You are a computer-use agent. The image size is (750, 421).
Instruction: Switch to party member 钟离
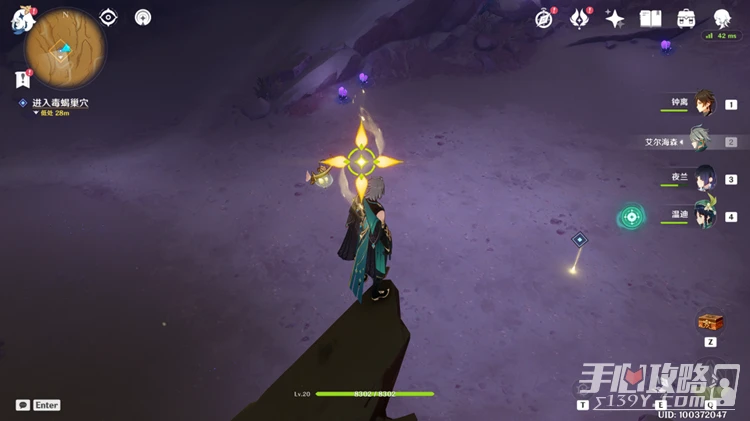[x=705, y=103]
